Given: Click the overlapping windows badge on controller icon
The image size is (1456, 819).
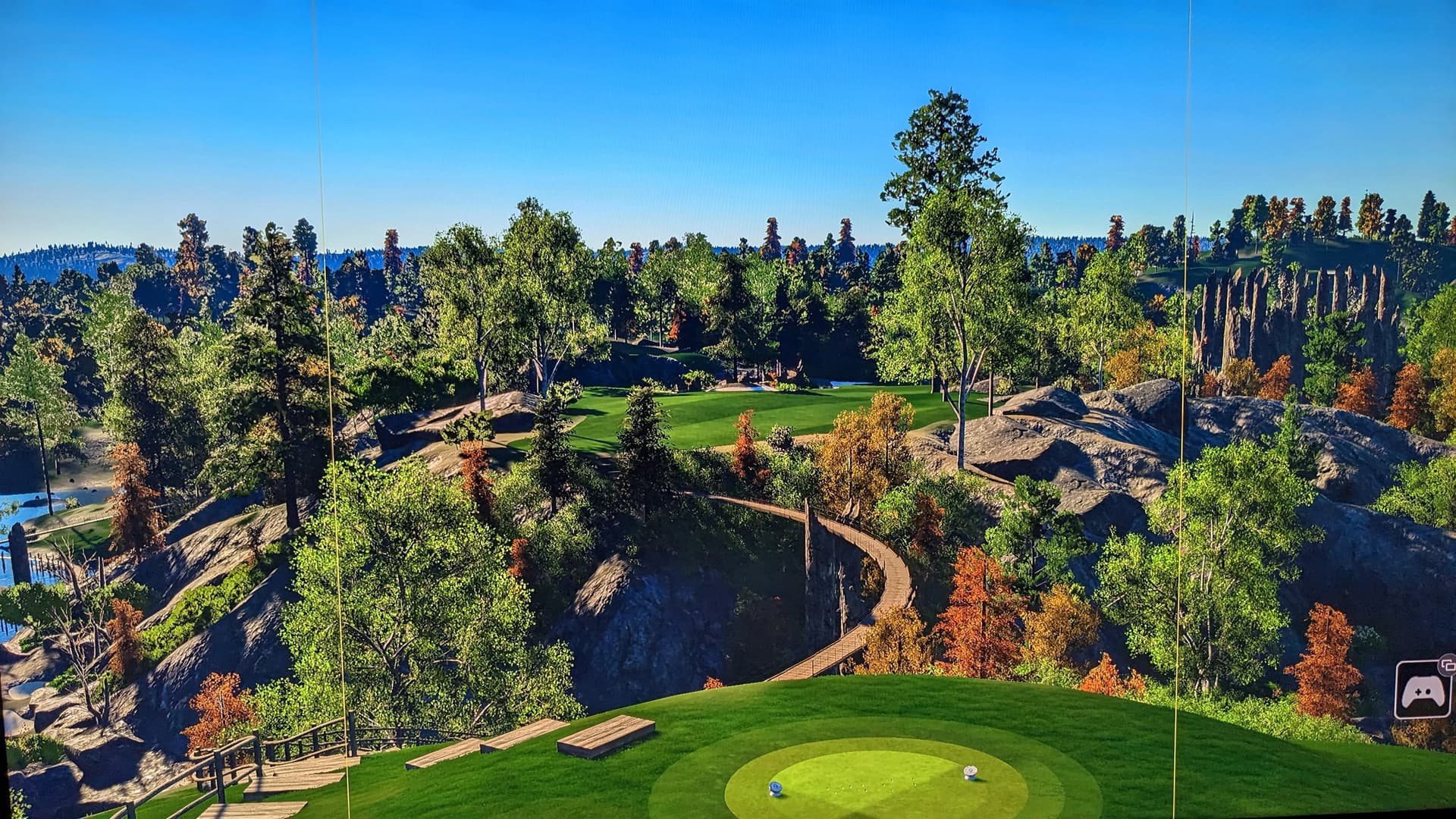Looking at the screenshot, I should tap(1447, 664).
